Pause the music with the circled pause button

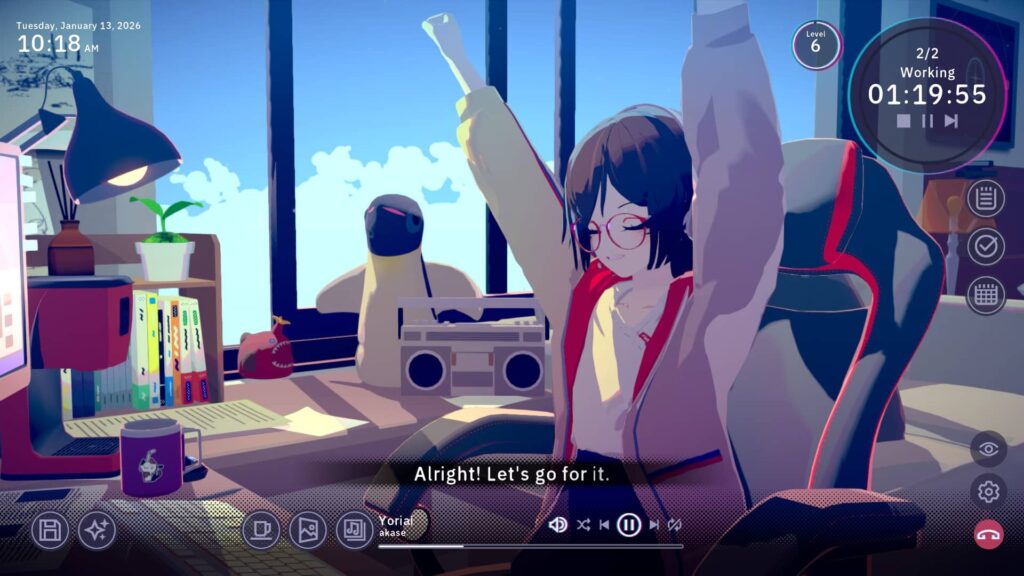(x=629, y=524)
